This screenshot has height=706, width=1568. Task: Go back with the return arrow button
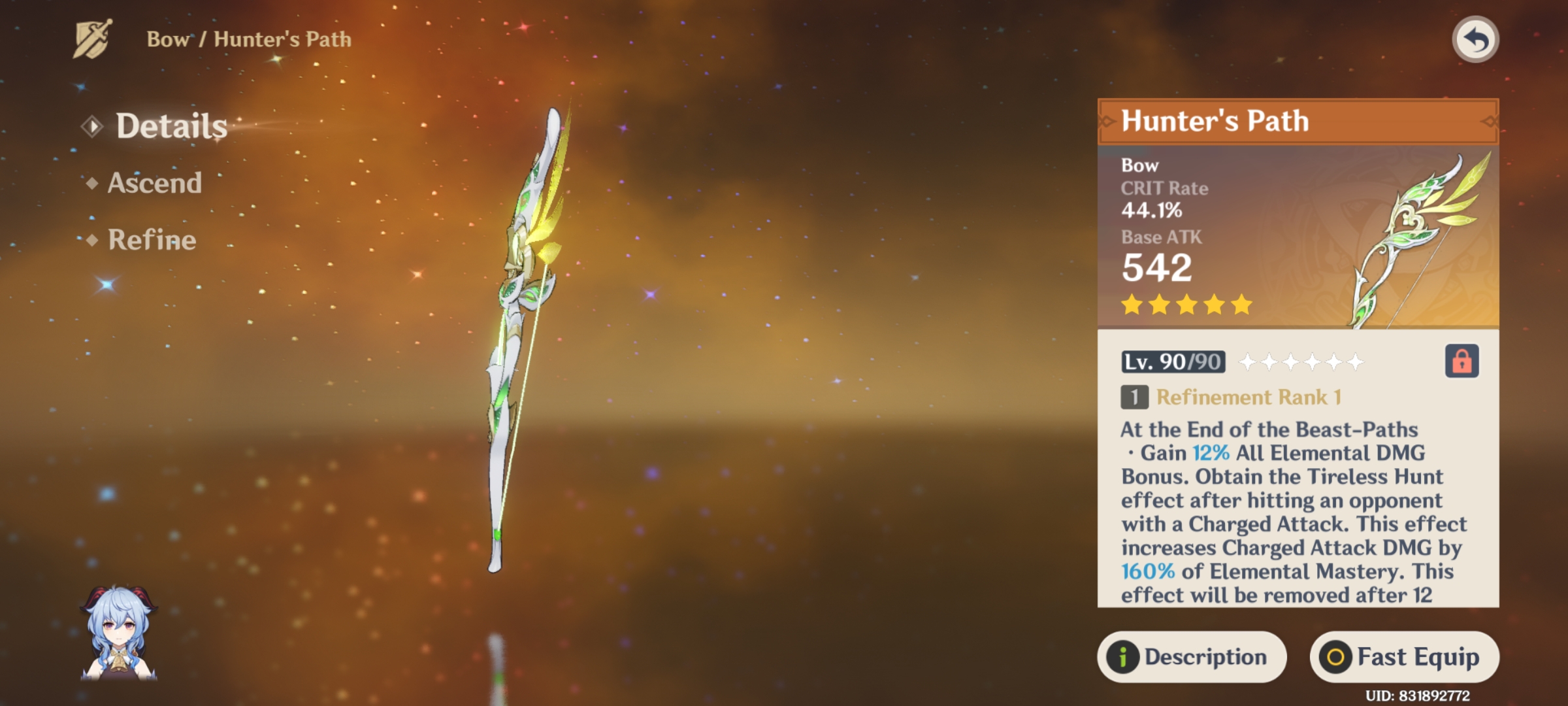(x=1475, y=40)
